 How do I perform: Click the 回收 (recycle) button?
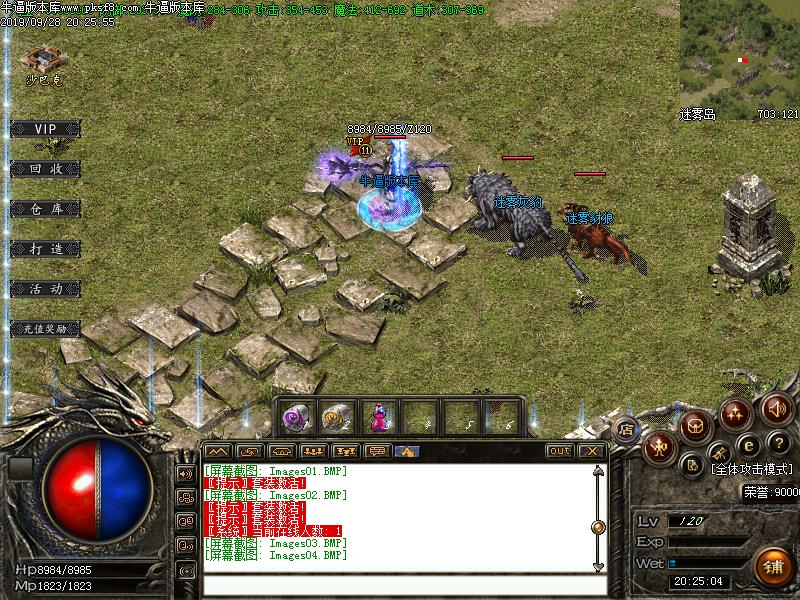click(45, 169)
